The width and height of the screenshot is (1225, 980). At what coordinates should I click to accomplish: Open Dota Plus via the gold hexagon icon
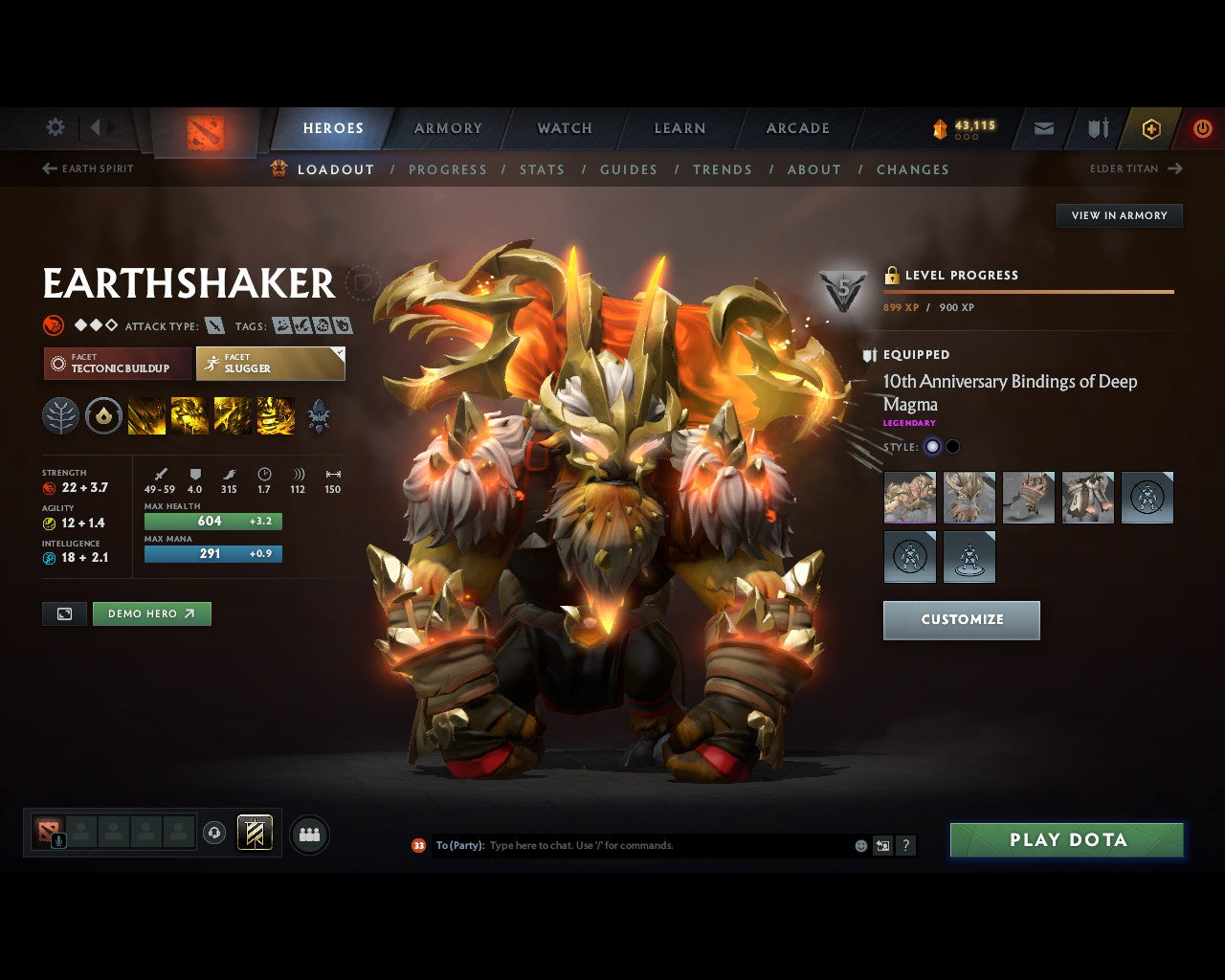pyautogui.click(x=1151, y=129)
